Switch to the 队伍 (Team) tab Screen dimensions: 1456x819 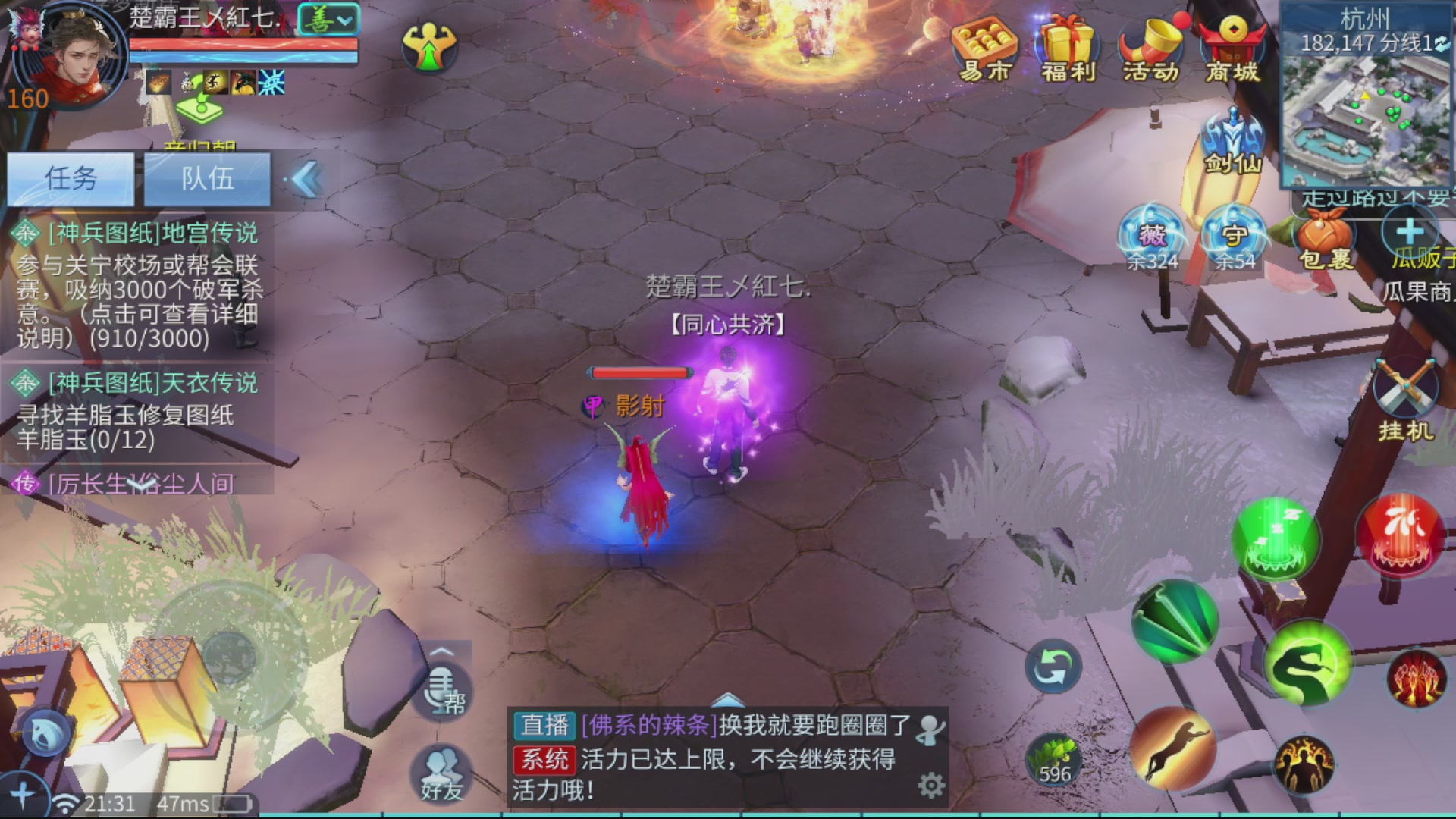206,179
